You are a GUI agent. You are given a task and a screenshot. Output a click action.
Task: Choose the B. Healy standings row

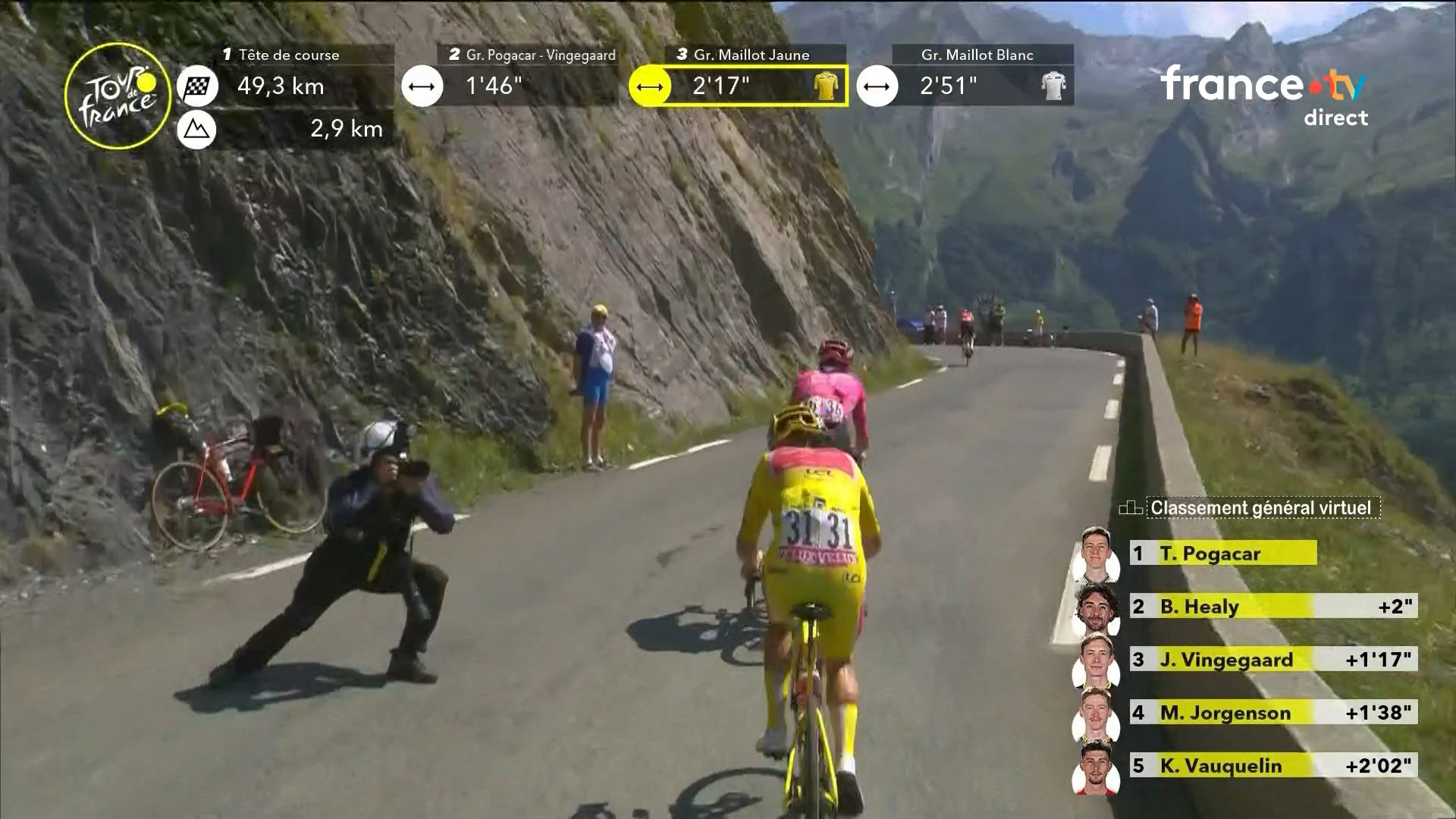[1272, 606]
